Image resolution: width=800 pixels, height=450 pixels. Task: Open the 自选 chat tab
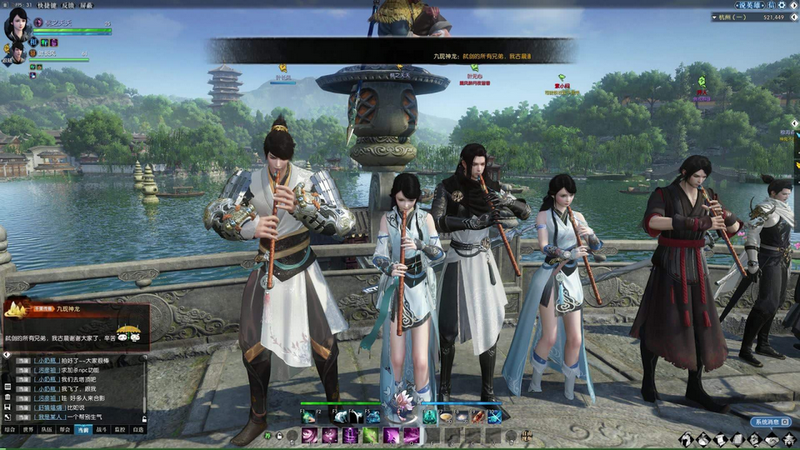pyautogui.click(x=138, y=429)
